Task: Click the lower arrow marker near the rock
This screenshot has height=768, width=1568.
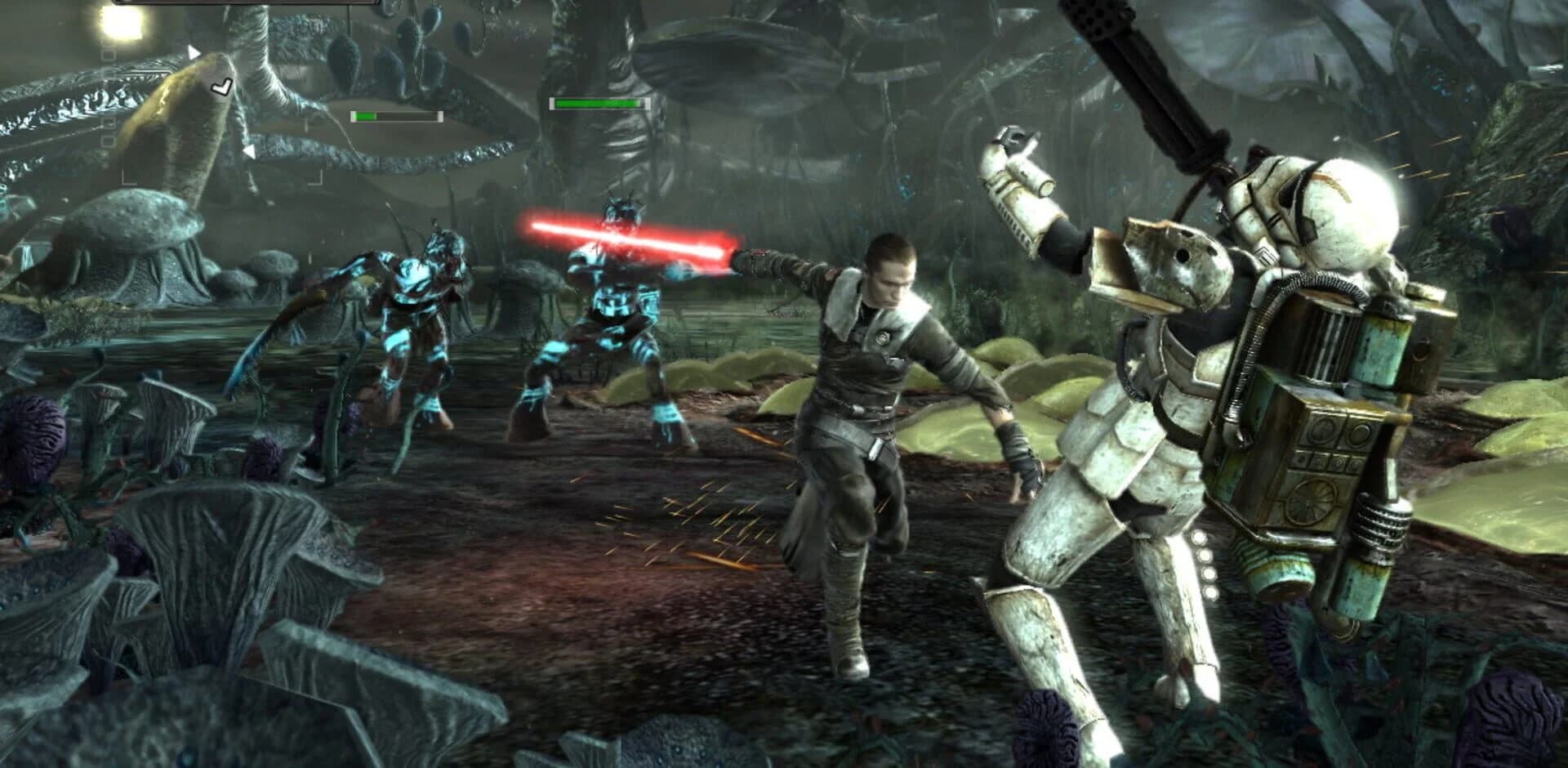Action: click(251, 152)
